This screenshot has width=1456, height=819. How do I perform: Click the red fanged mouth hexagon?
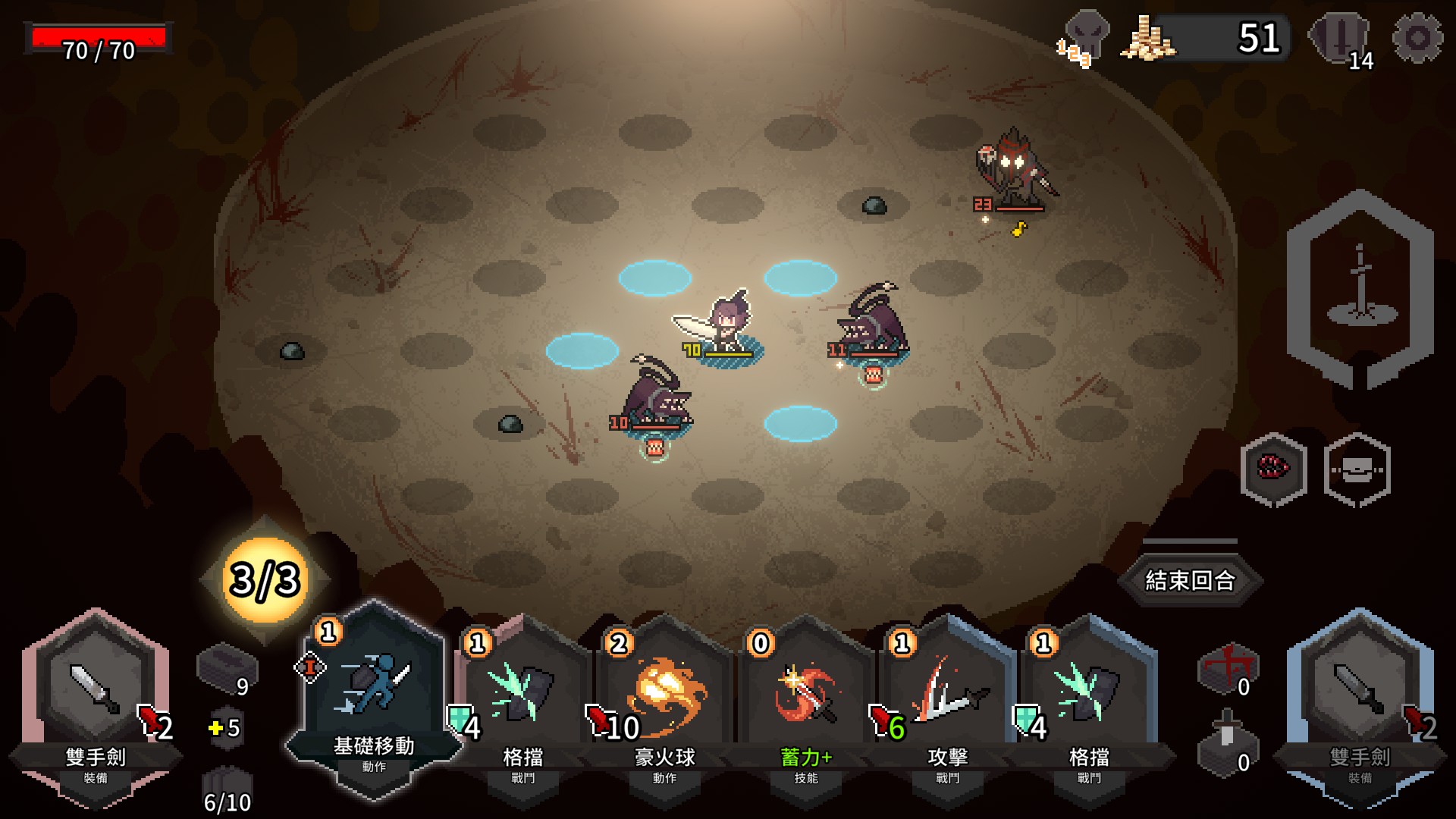coord(1273,469)
